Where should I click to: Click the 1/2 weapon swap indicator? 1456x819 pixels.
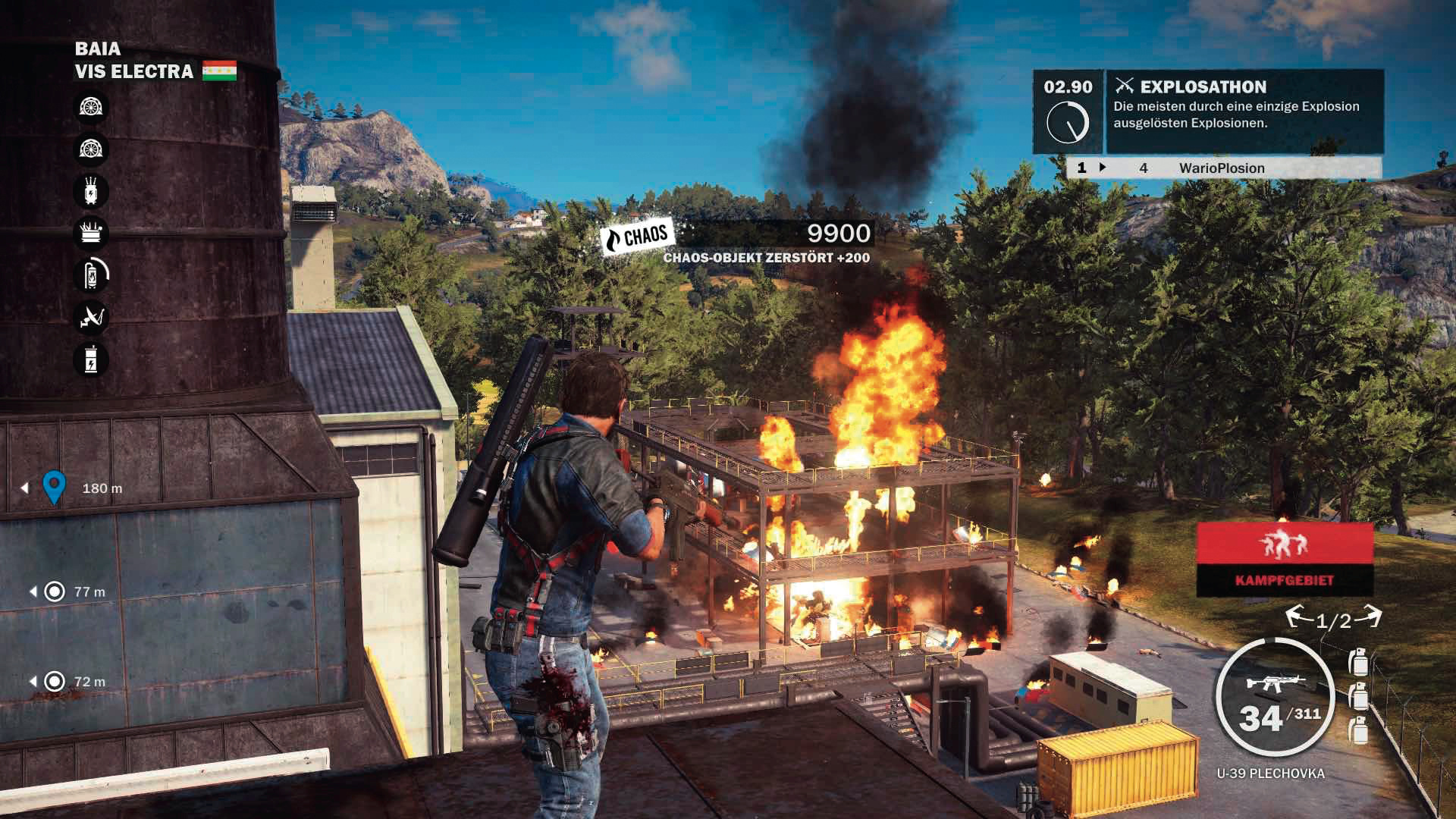click(1333, 620)
